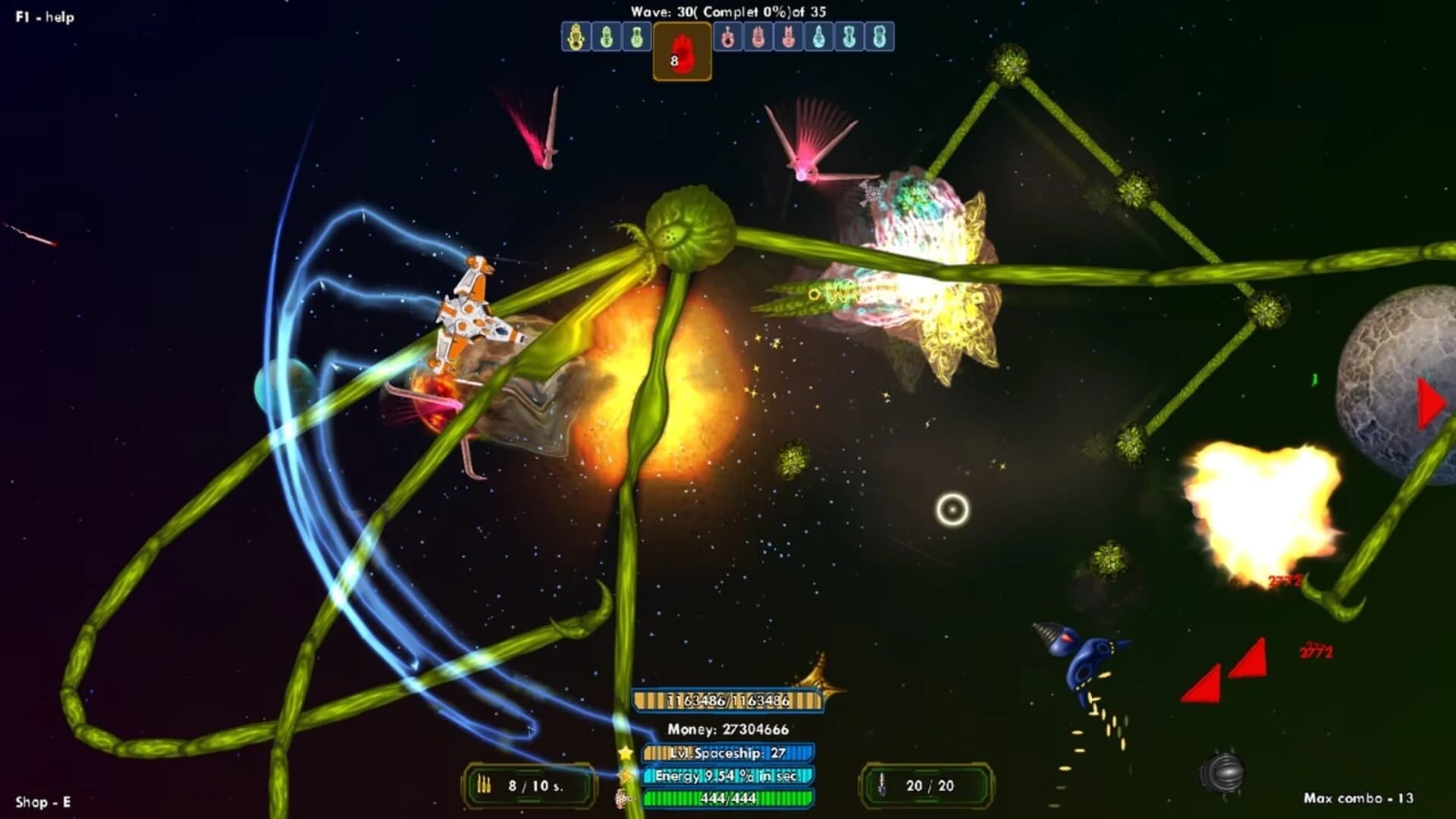Toggle the second cyan enemy icon in wave bar
The height and width of the screenshot is (819, 1456).
849,36
